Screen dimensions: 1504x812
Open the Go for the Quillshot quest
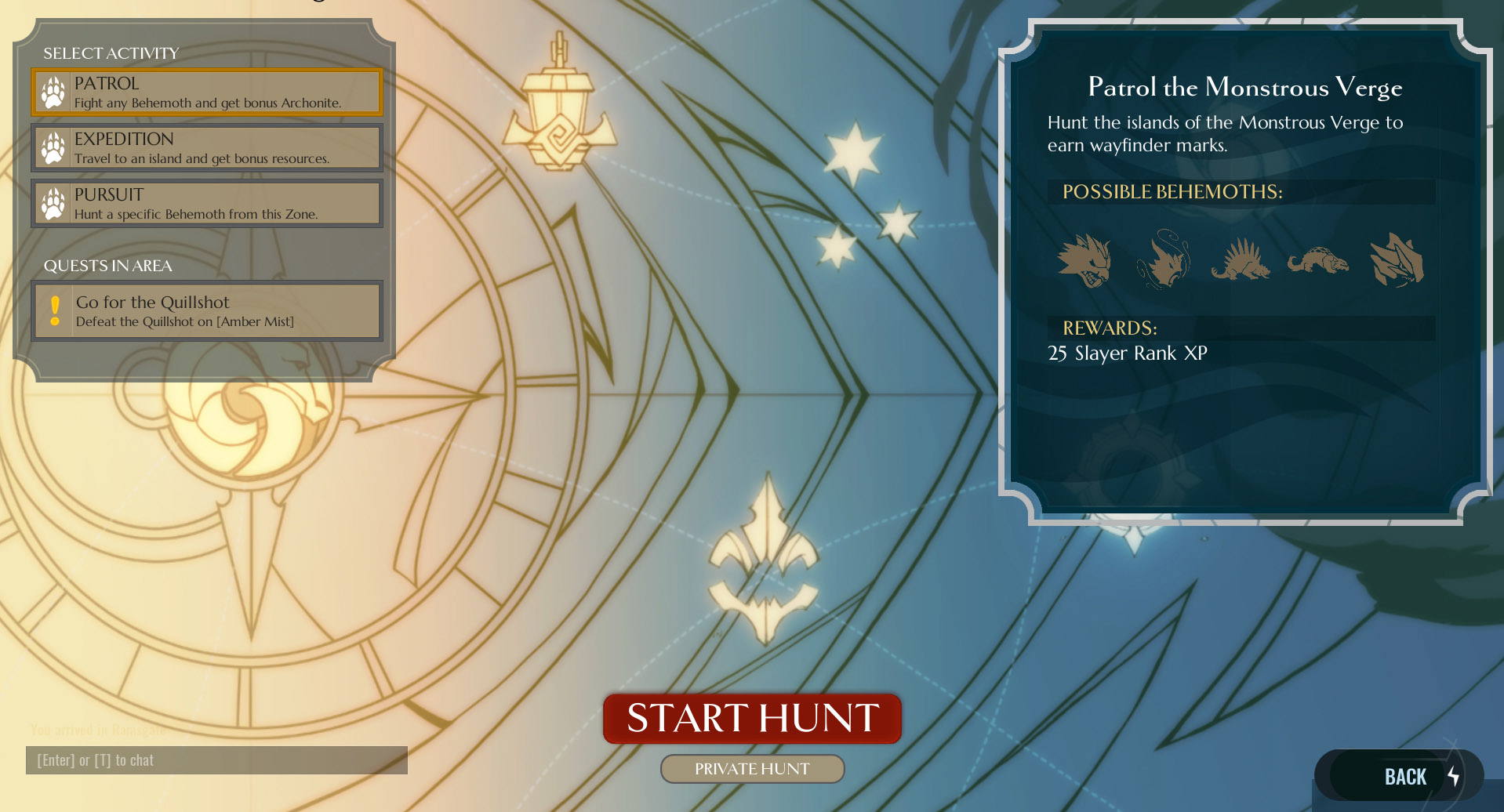click(x=207, y=311)
